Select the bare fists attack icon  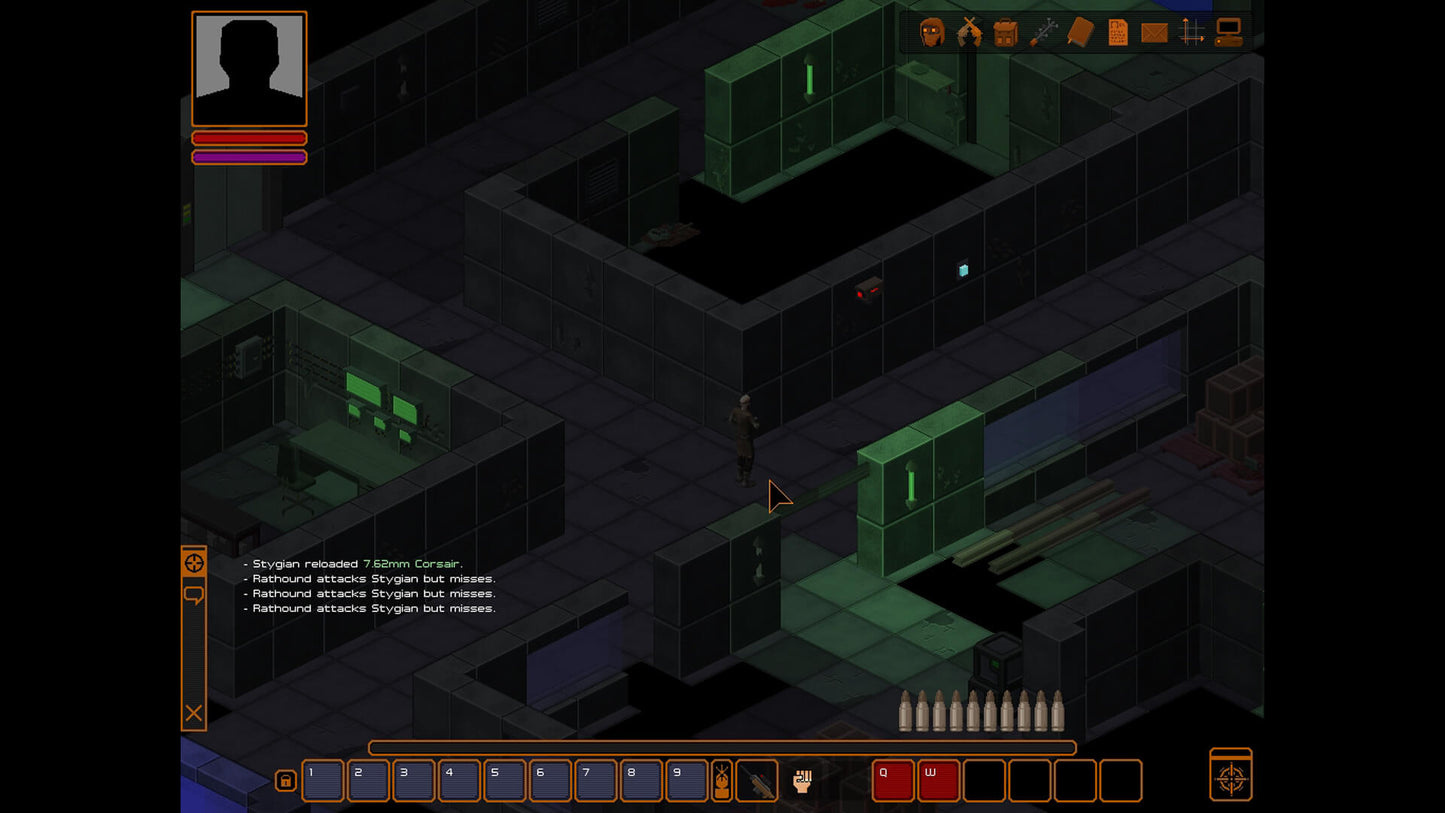[800, 780]
